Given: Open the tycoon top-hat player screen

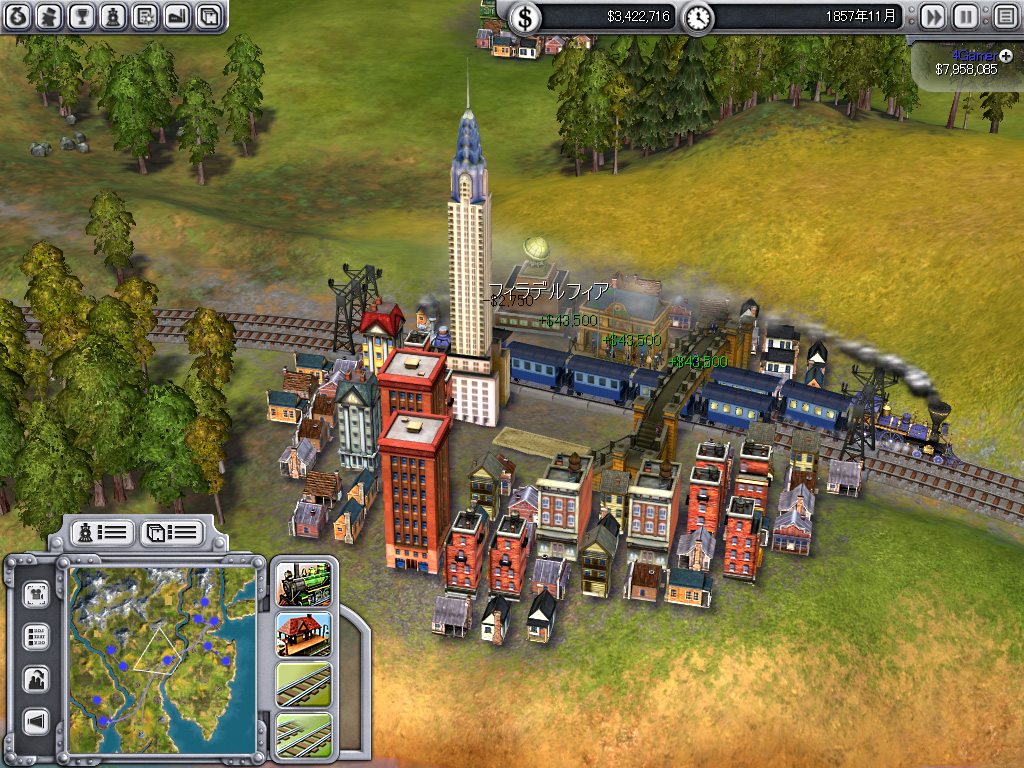Looking at the screenshot, I should tap(50, 16).
